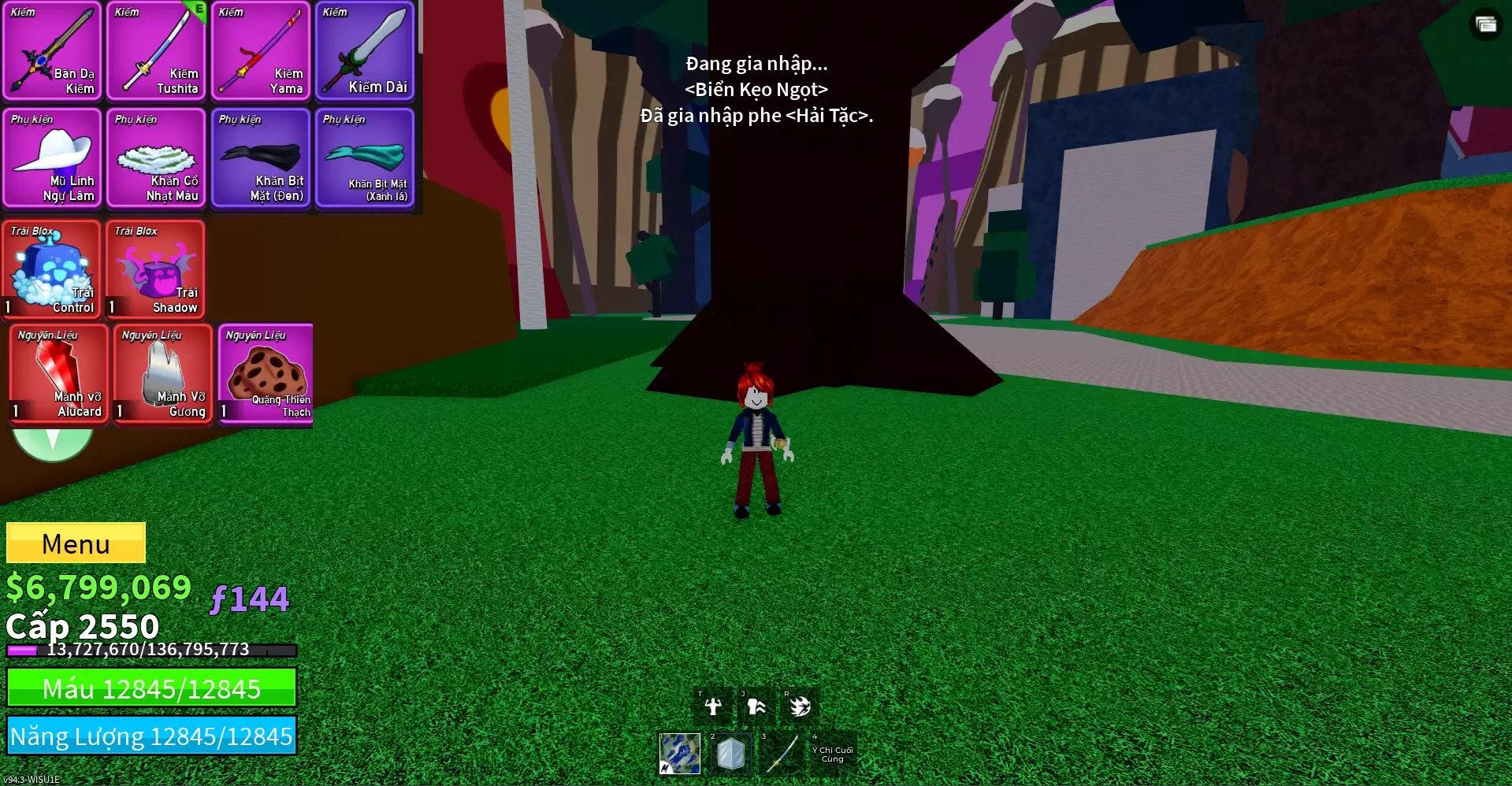
Task: Open the chat window icon
Action: [1486, 24]
